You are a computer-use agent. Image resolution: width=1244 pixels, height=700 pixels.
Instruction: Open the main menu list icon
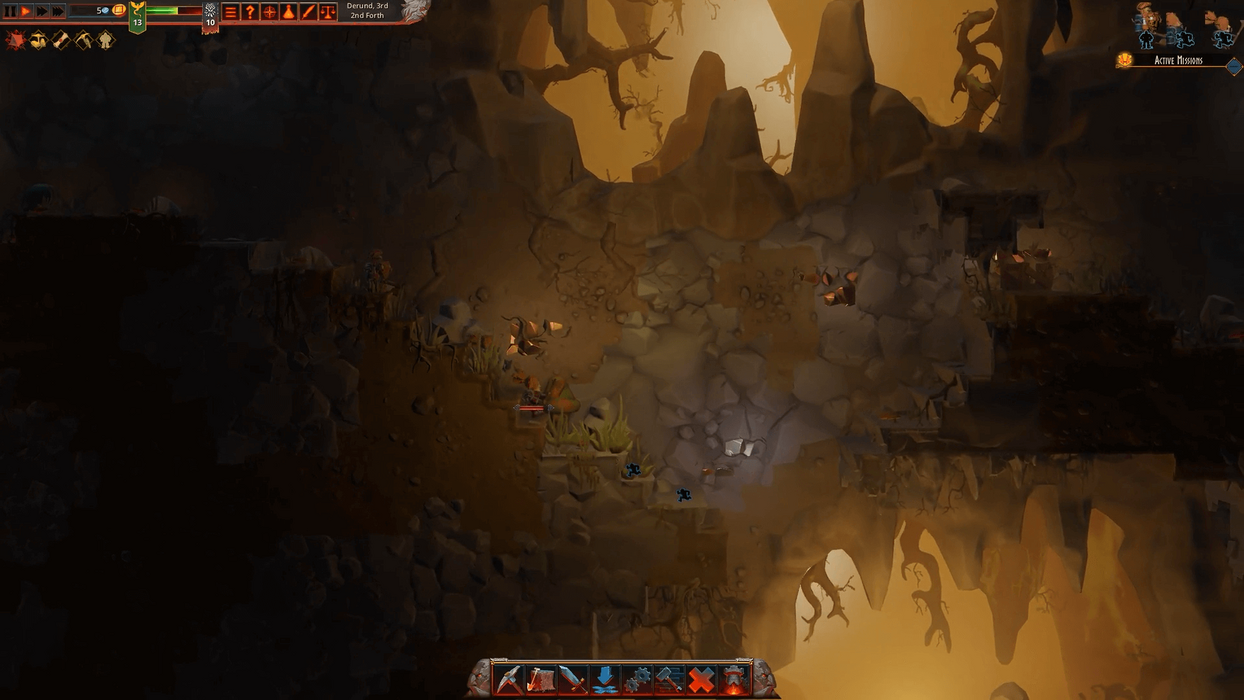tap(230, 12)
